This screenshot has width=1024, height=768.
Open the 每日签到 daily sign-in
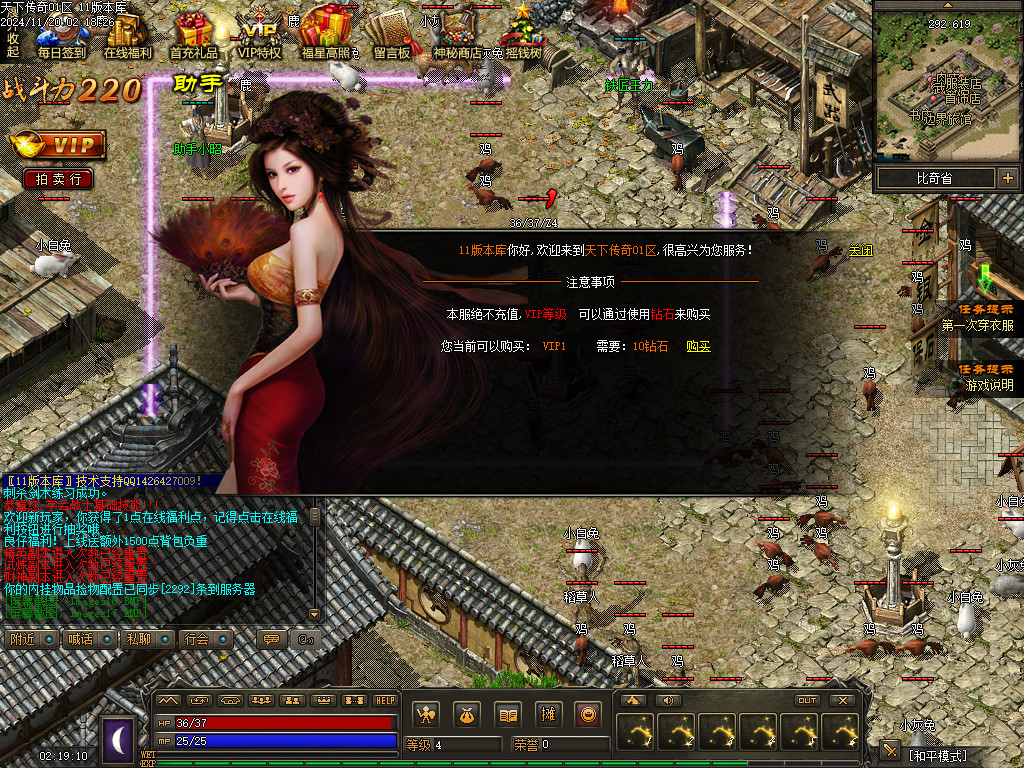point(61,37)
